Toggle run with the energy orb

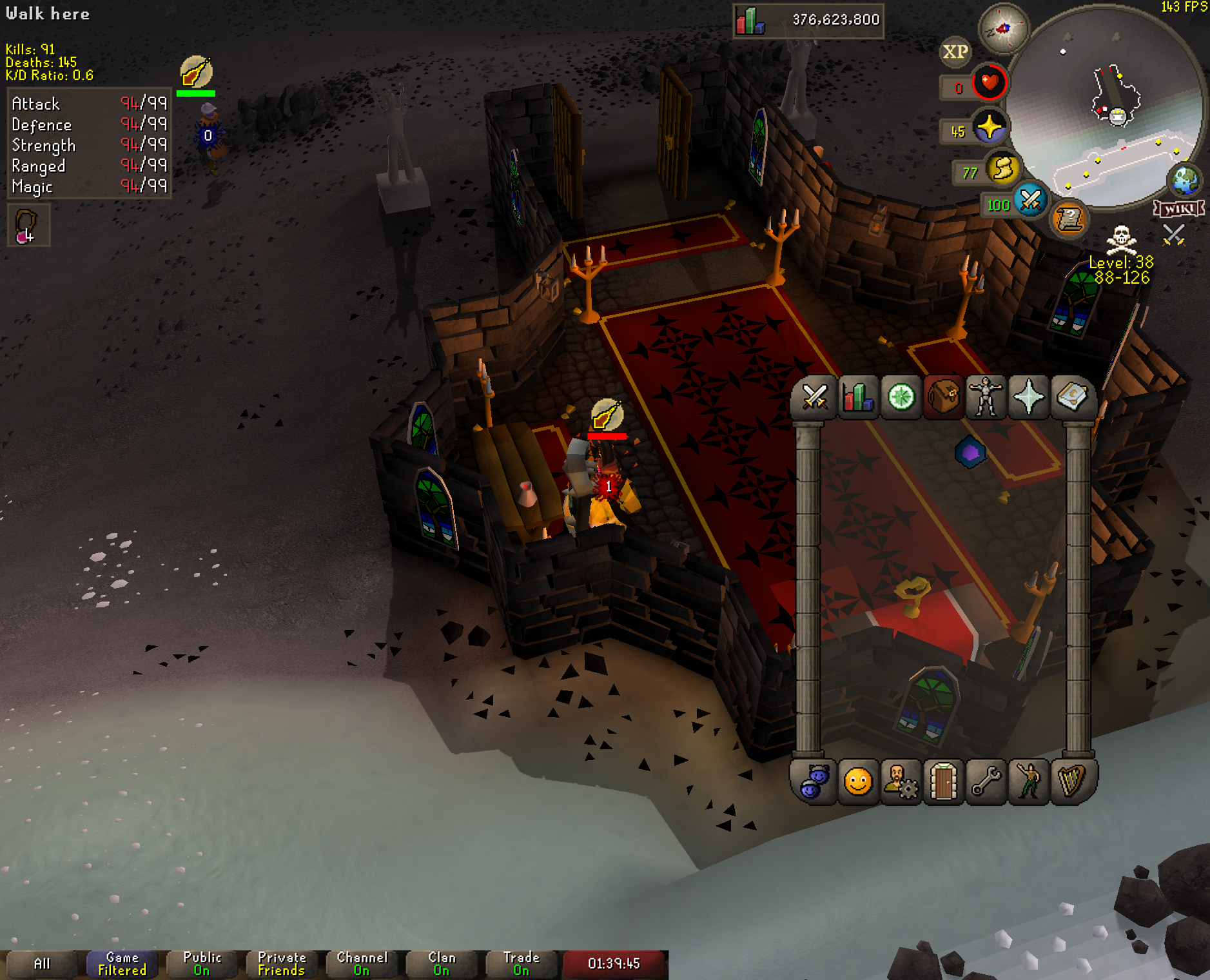click(1002, 169)
